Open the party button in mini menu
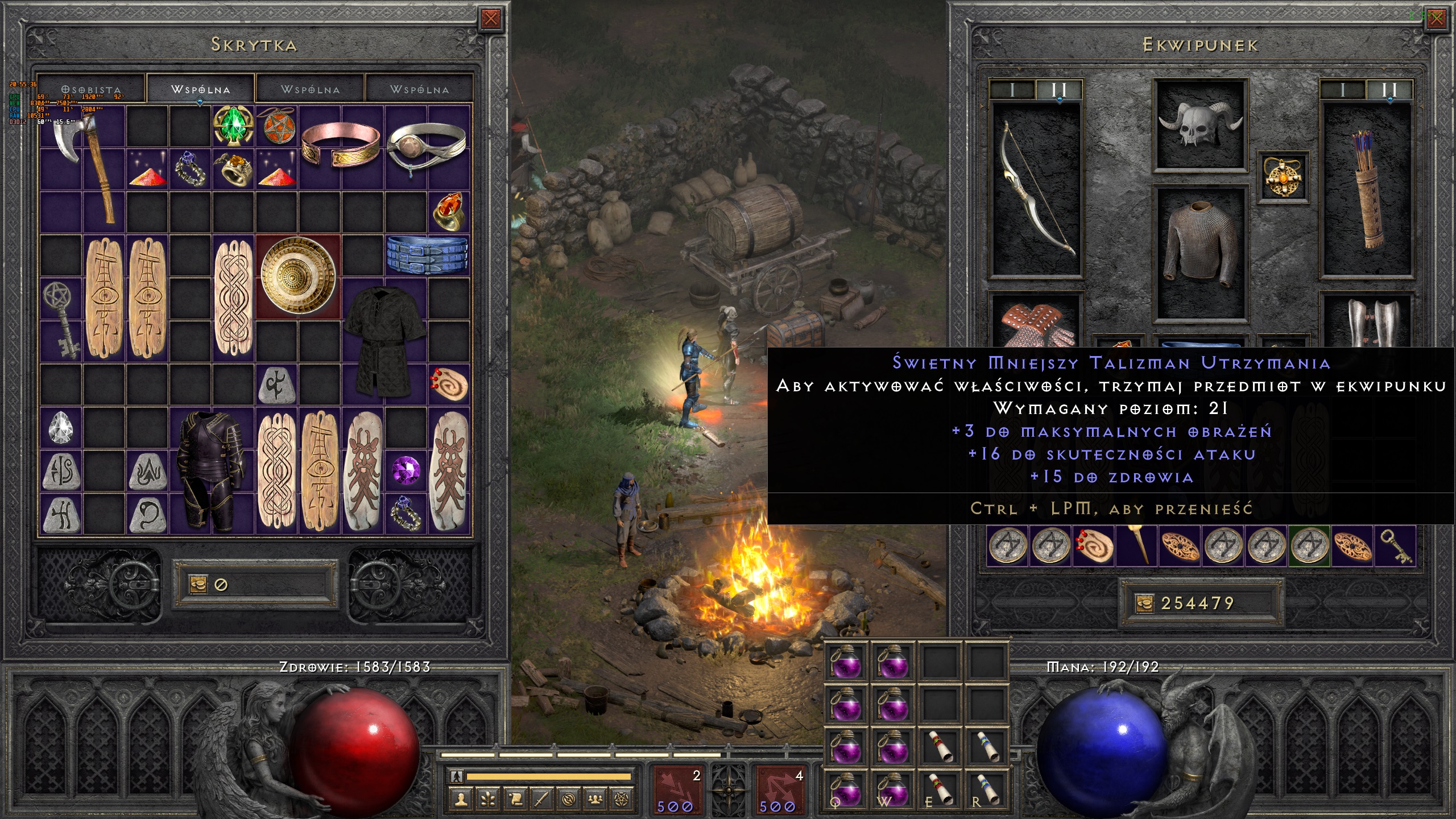Screen dimensions: 1456x819 595,800
